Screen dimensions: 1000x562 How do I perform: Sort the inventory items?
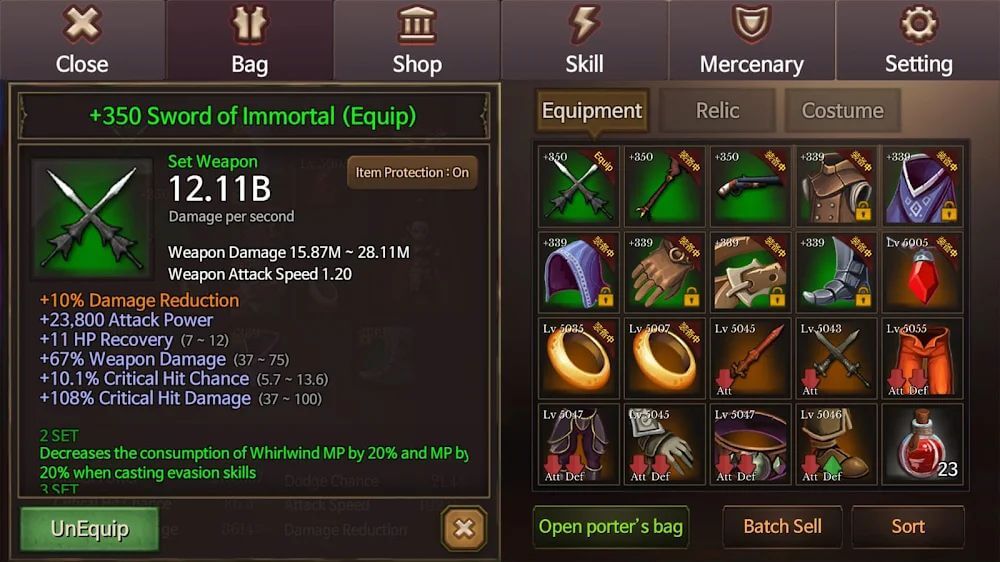908,526
